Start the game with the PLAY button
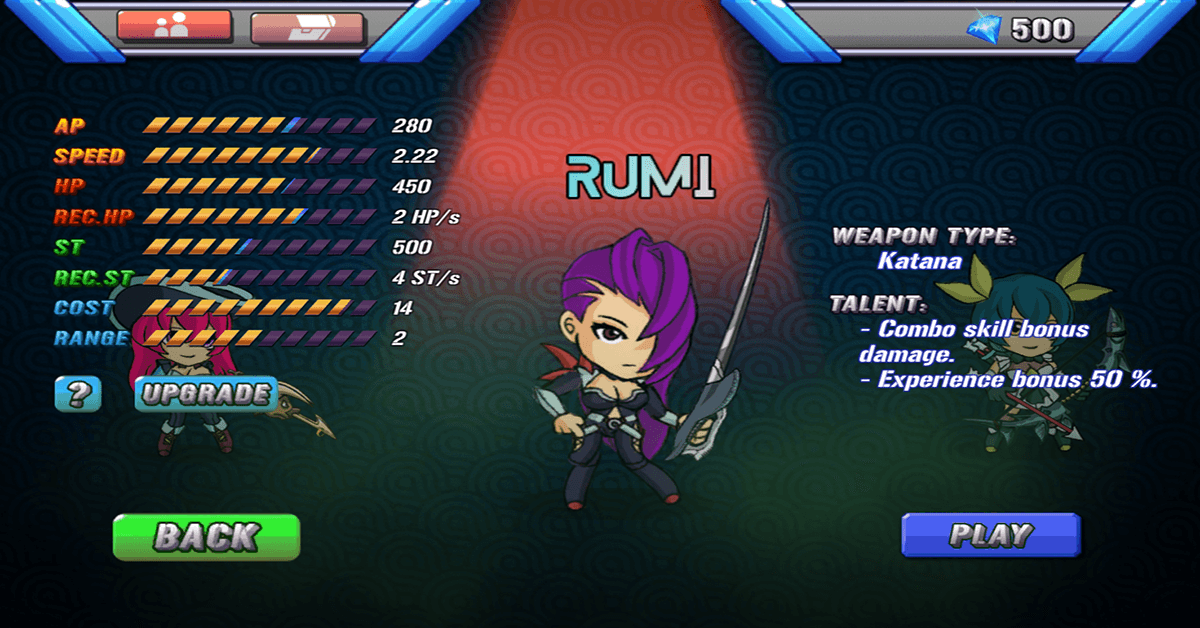Screen dimensions: 1200x628 [990, 535]
